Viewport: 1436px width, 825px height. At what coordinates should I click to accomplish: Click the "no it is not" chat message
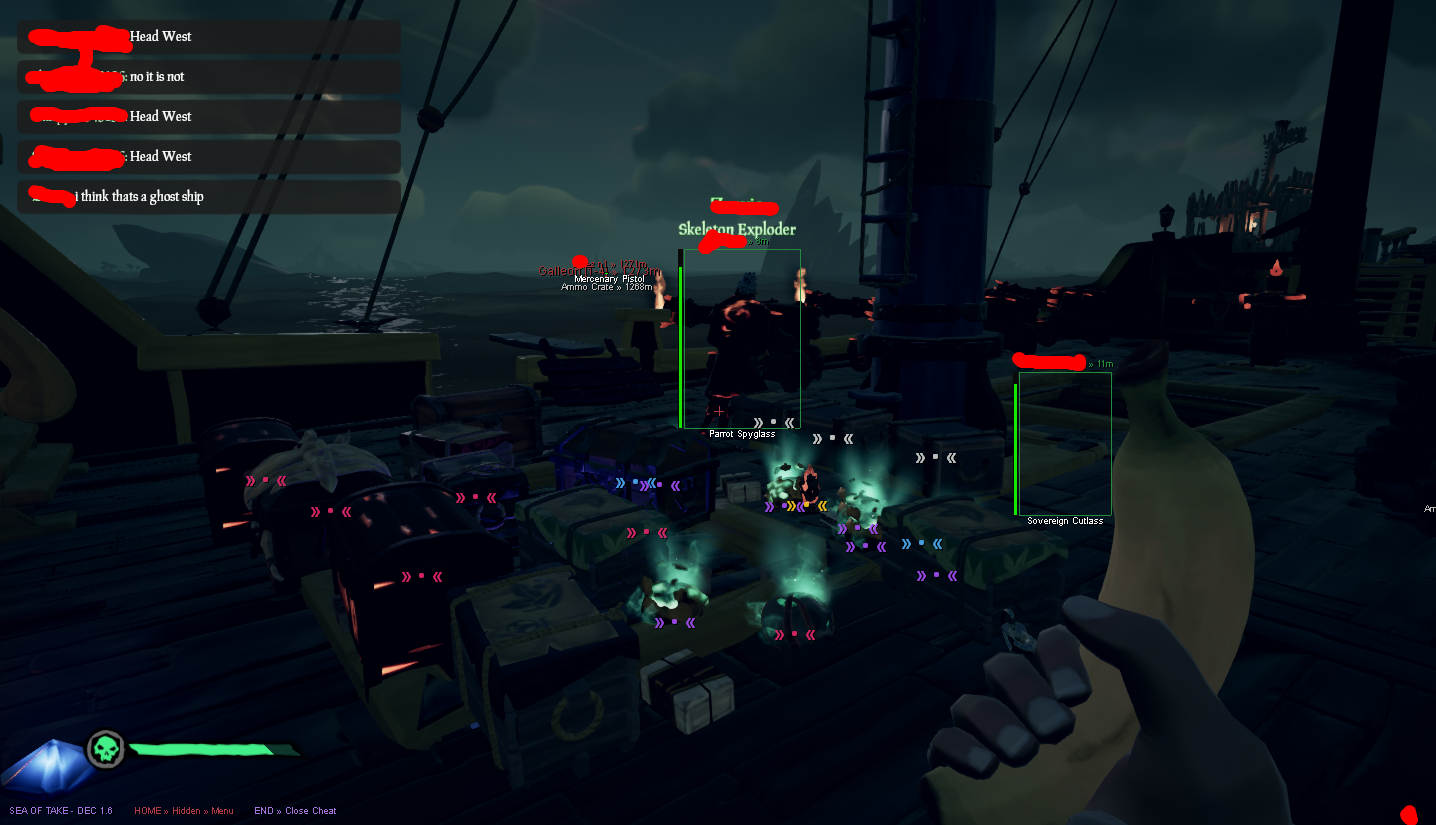tap(157, 77)
